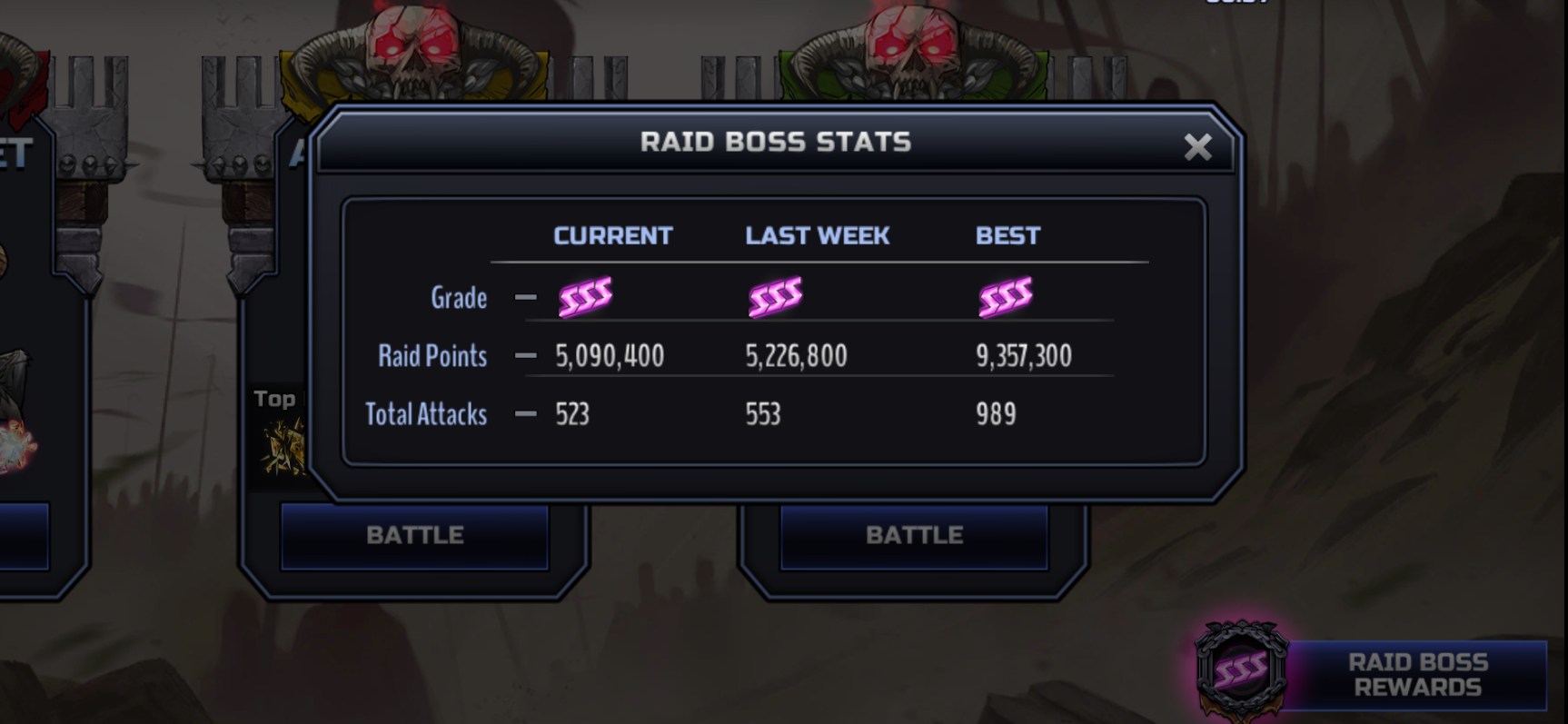Select the LAST WEEK column header

[x=816, y=235]
